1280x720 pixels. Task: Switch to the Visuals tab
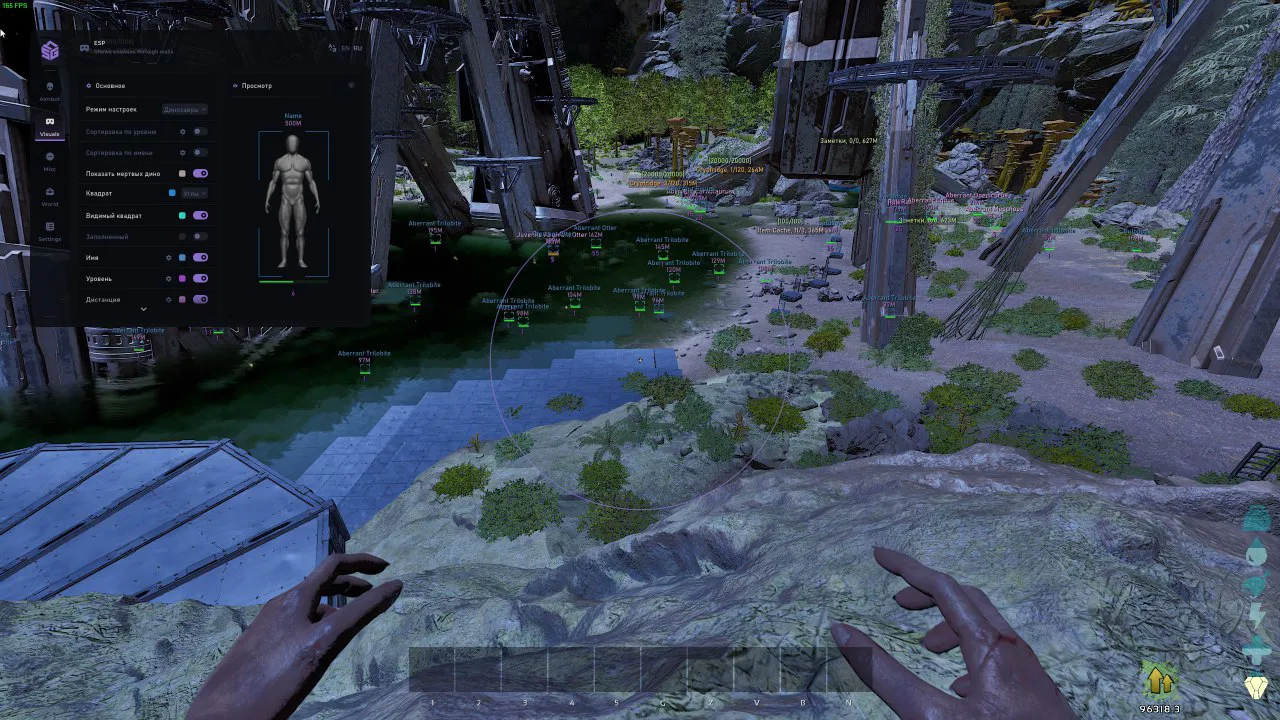click(50, 126)
